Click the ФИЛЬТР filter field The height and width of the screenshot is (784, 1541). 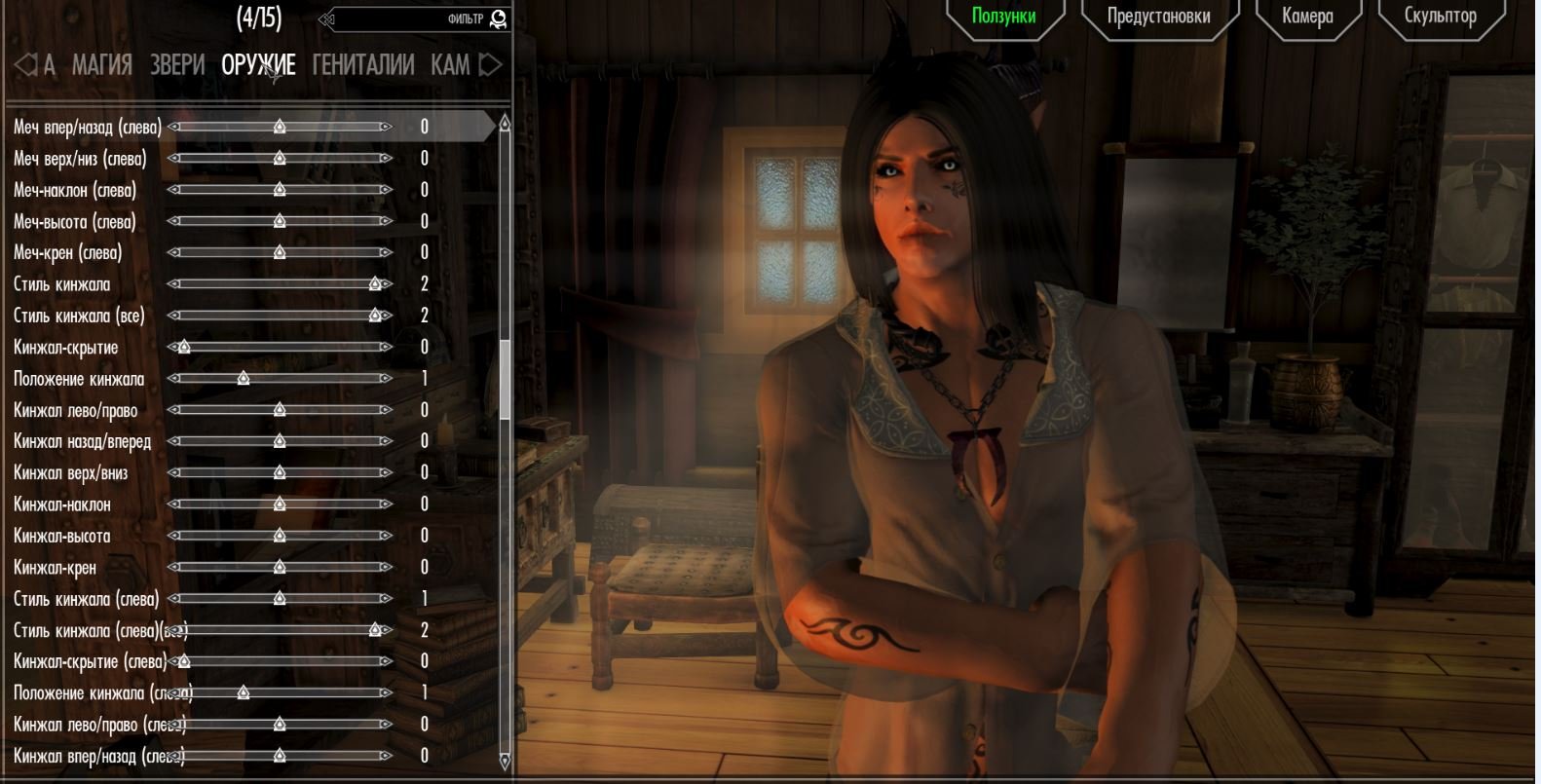[419, 19]
